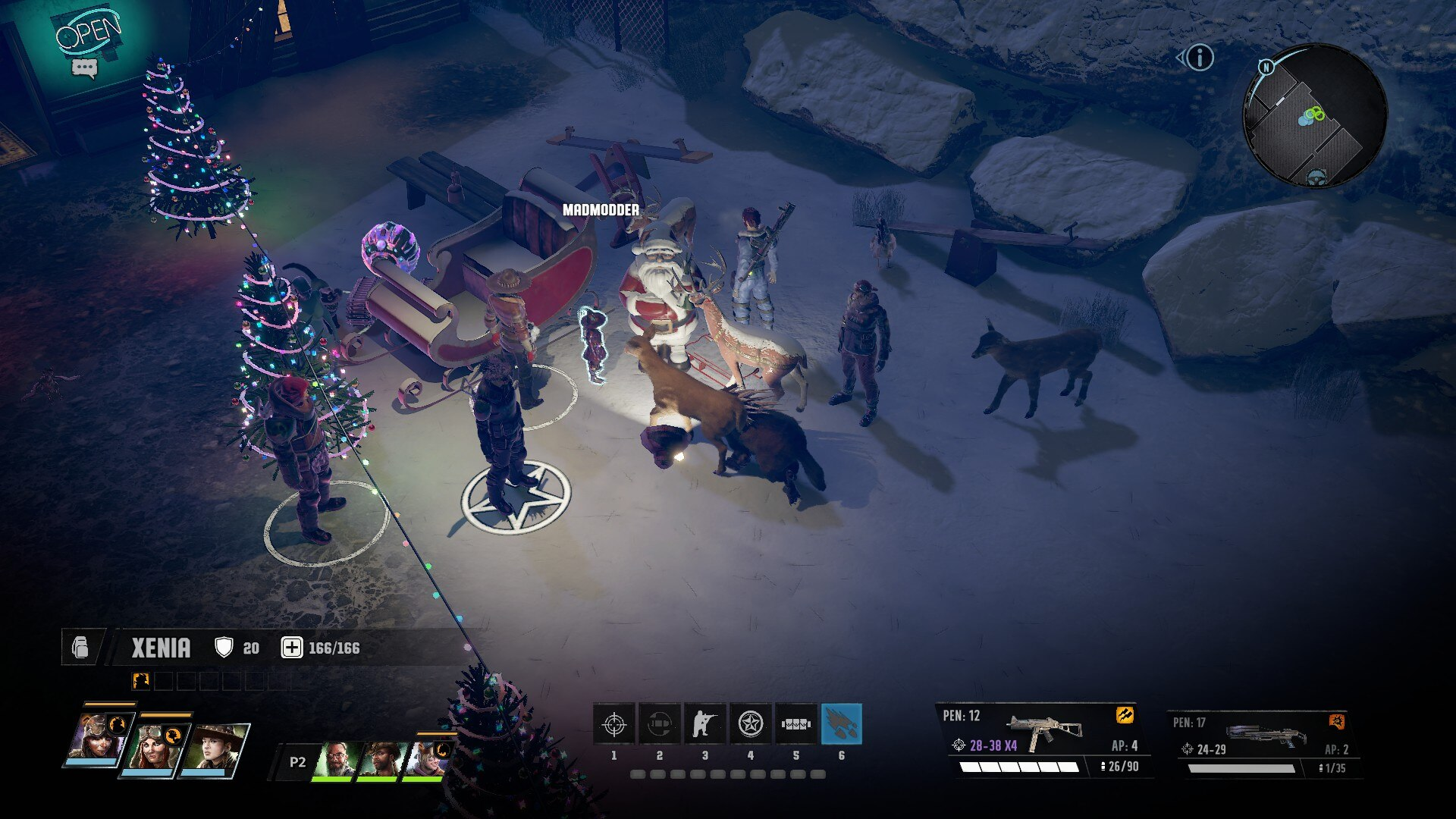This screenshot has height=819, width=1456.
Task: Click the orange status effect icon under Xenia
Action: pos(141,681)
